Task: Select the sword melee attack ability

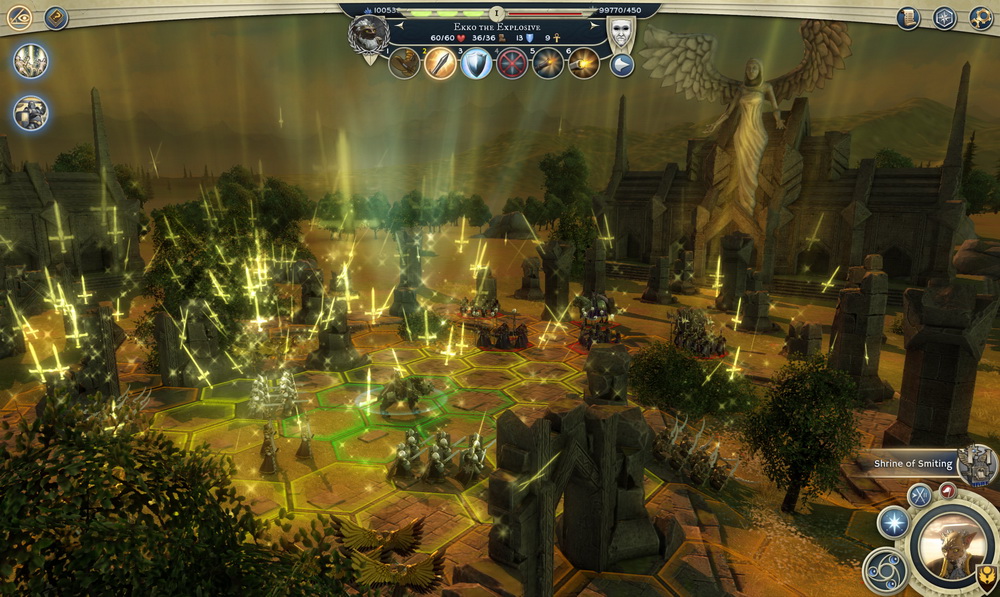Action: [x=440, y=63]
